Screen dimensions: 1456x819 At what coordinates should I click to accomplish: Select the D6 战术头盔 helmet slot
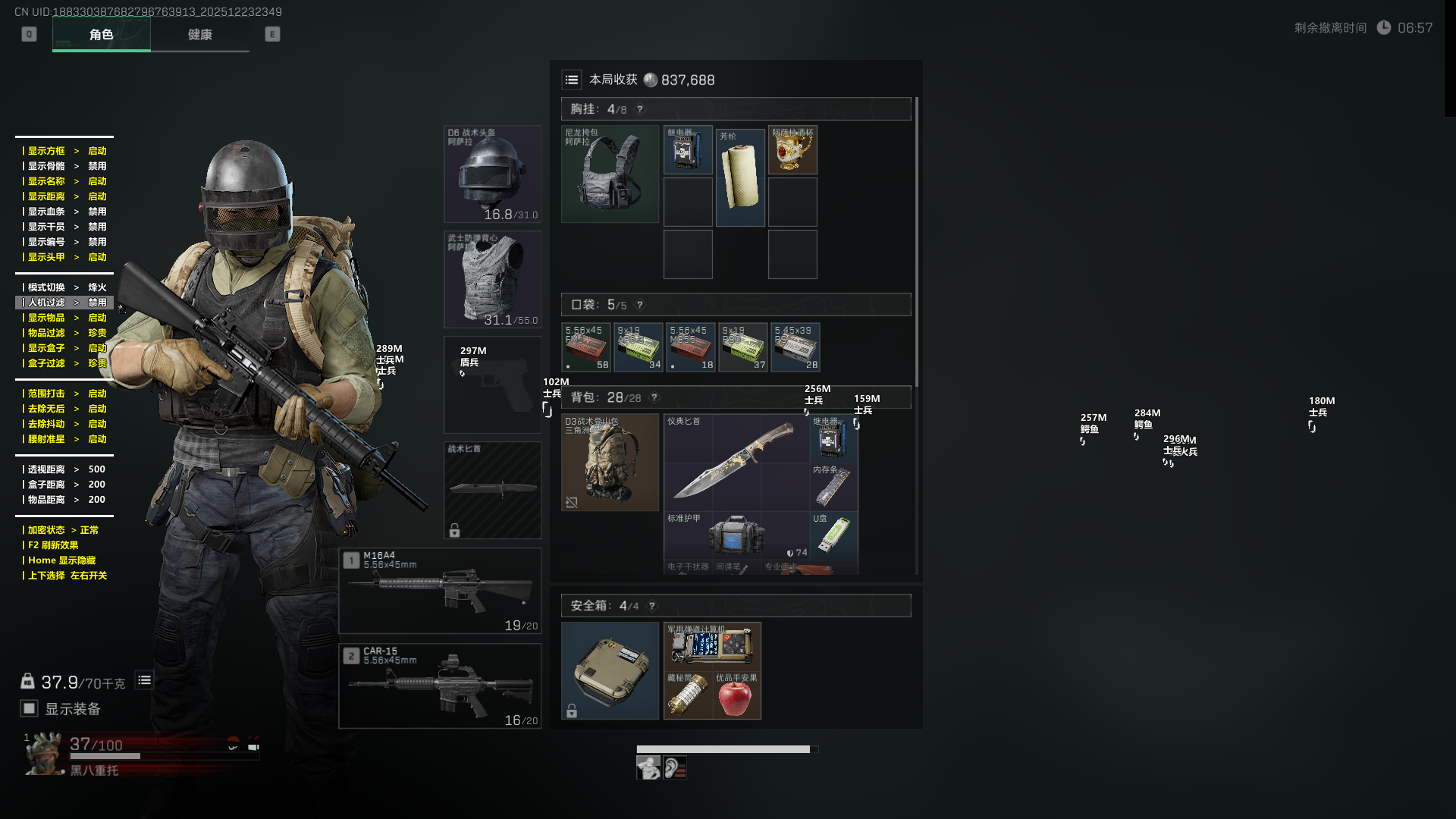point(492,174)
